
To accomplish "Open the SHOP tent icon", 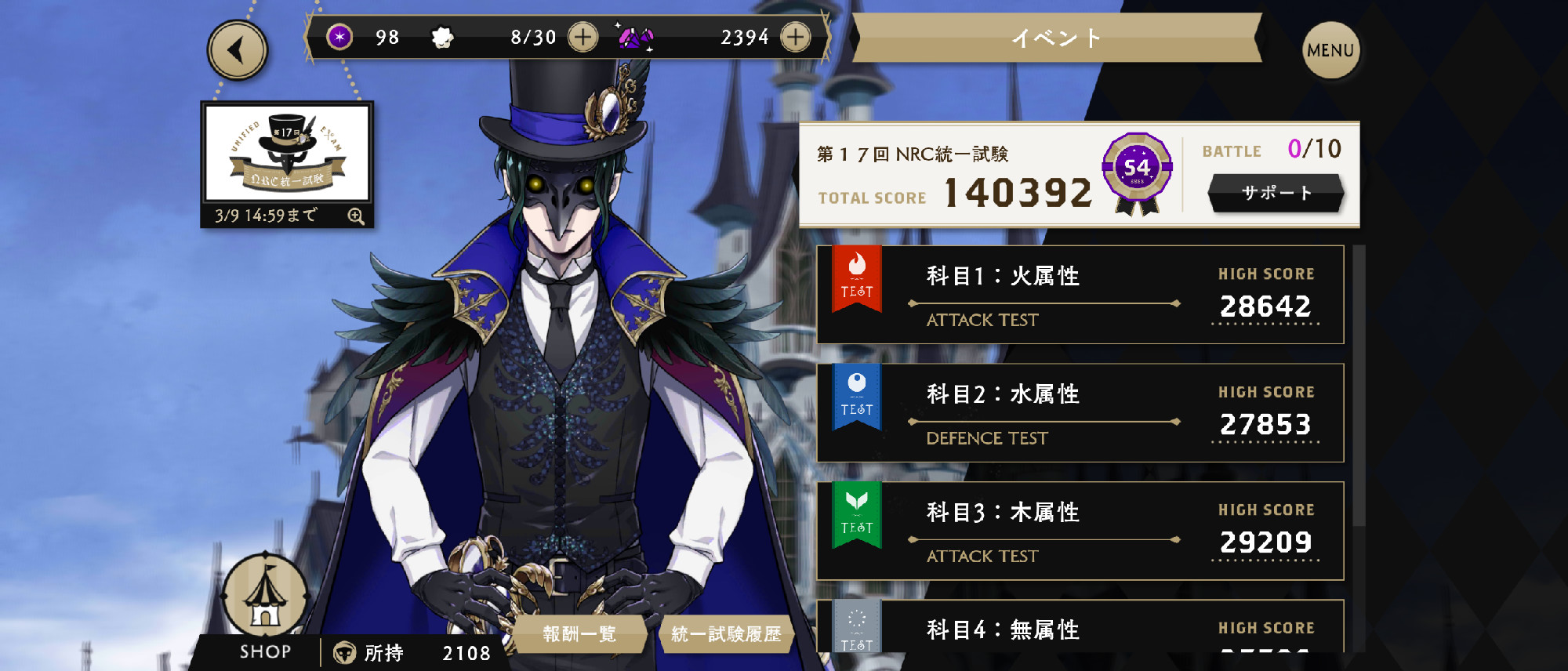I will click(265, 600).
